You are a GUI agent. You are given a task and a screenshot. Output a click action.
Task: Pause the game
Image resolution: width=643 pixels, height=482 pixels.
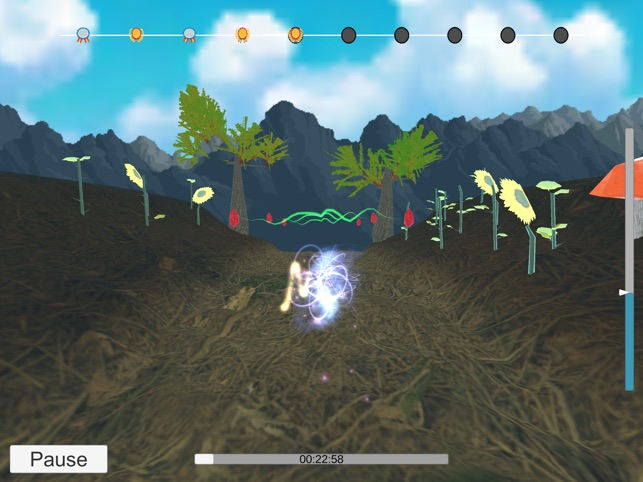[x=58, y=459]
